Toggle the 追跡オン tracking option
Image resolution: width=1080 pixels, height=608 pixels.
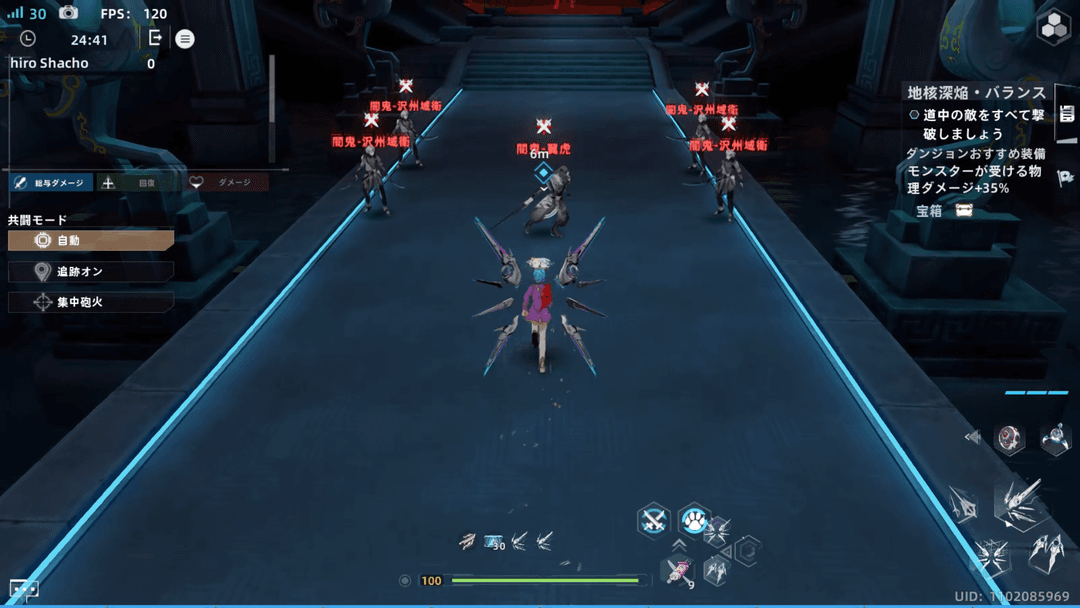pyautogui.click(x=91, y=272)
